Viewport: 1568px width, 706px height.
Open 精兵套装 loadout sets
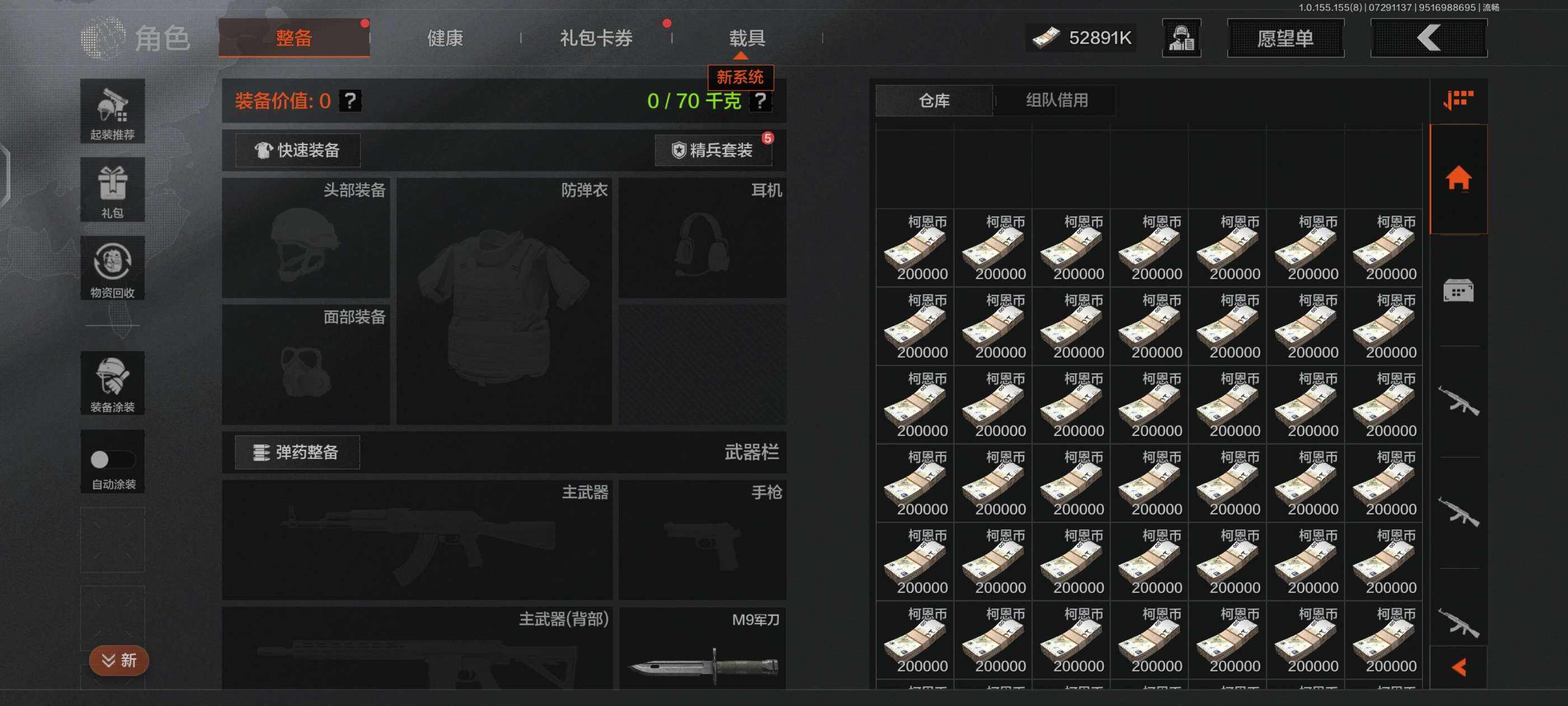click(x=713, y=151)
